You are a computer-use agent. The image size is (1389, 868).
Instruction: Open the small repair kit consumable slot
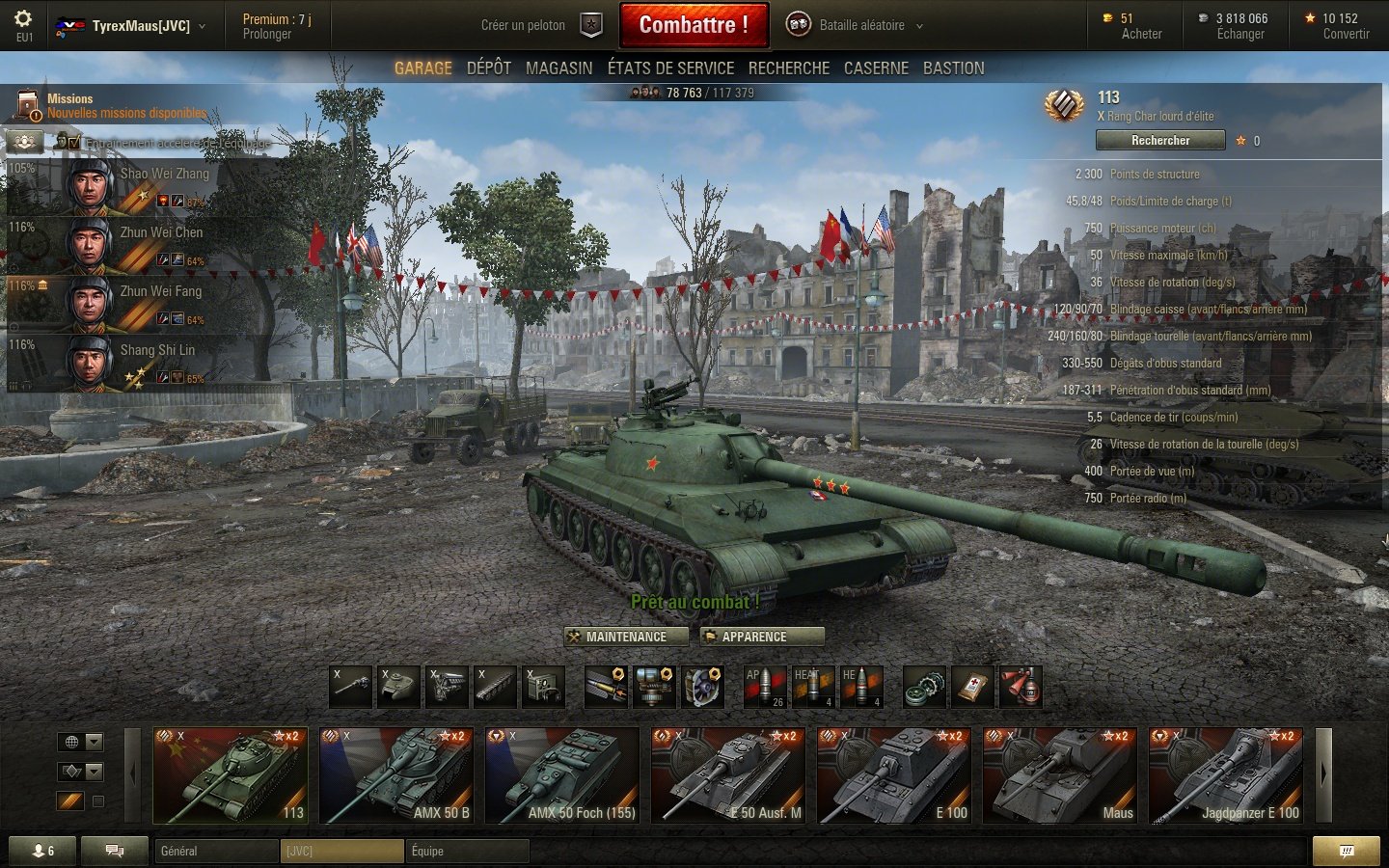point(924,686)
